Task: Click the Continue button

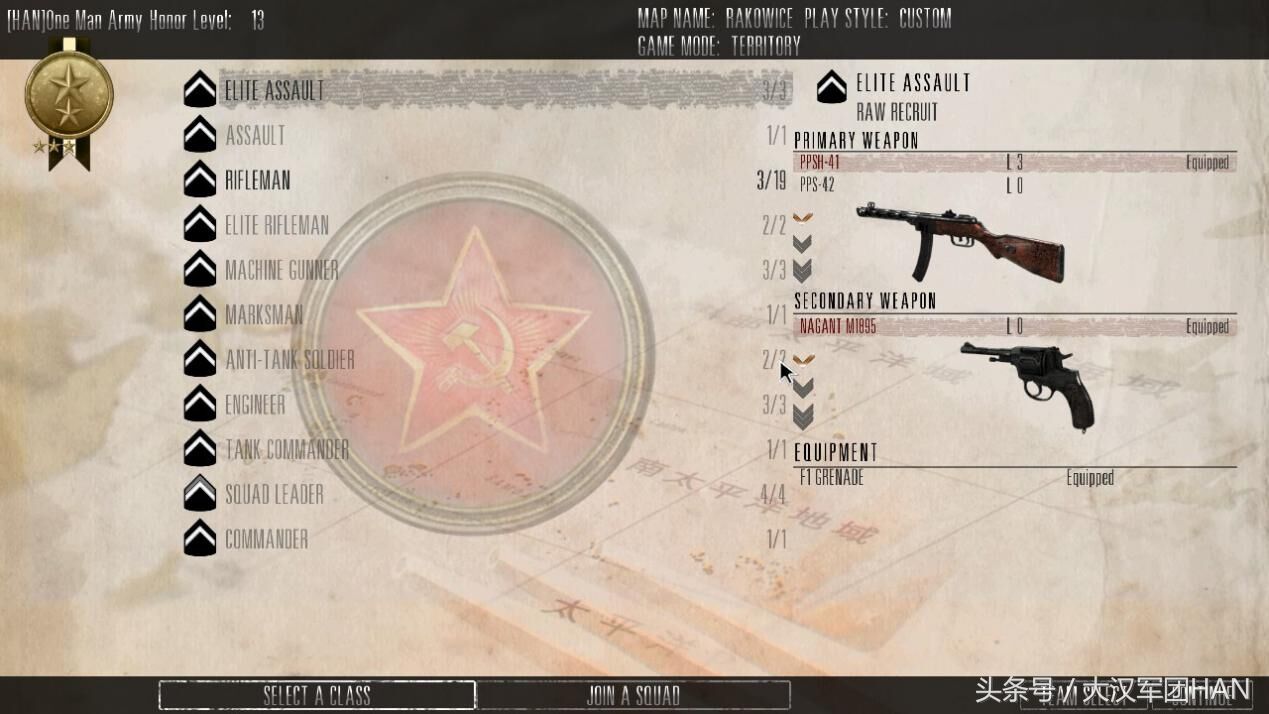Action: (x=1201, y=696)
